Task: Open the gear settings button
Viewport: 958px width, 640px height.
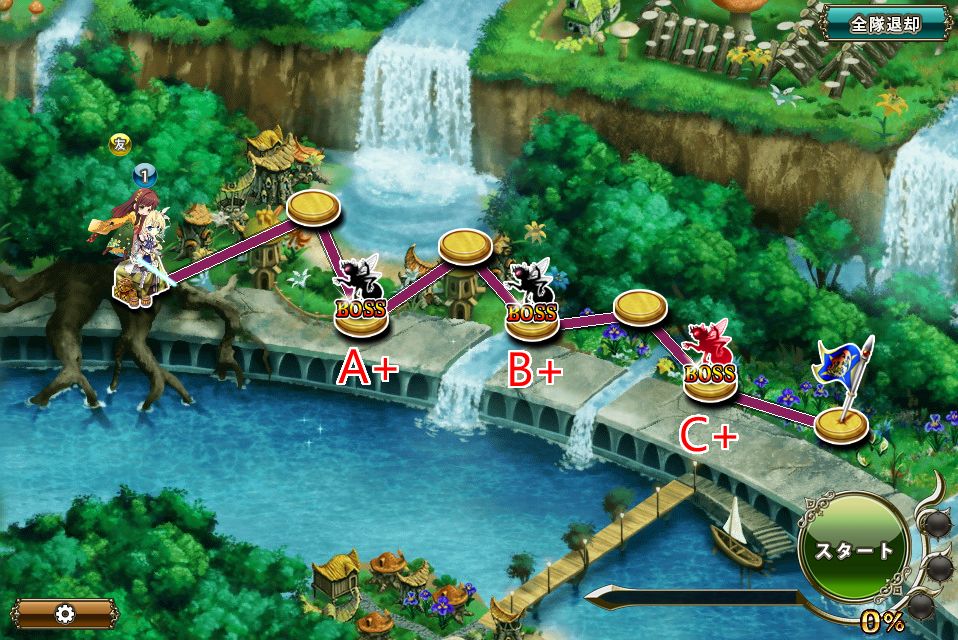Action: click(x=66, y=613)
